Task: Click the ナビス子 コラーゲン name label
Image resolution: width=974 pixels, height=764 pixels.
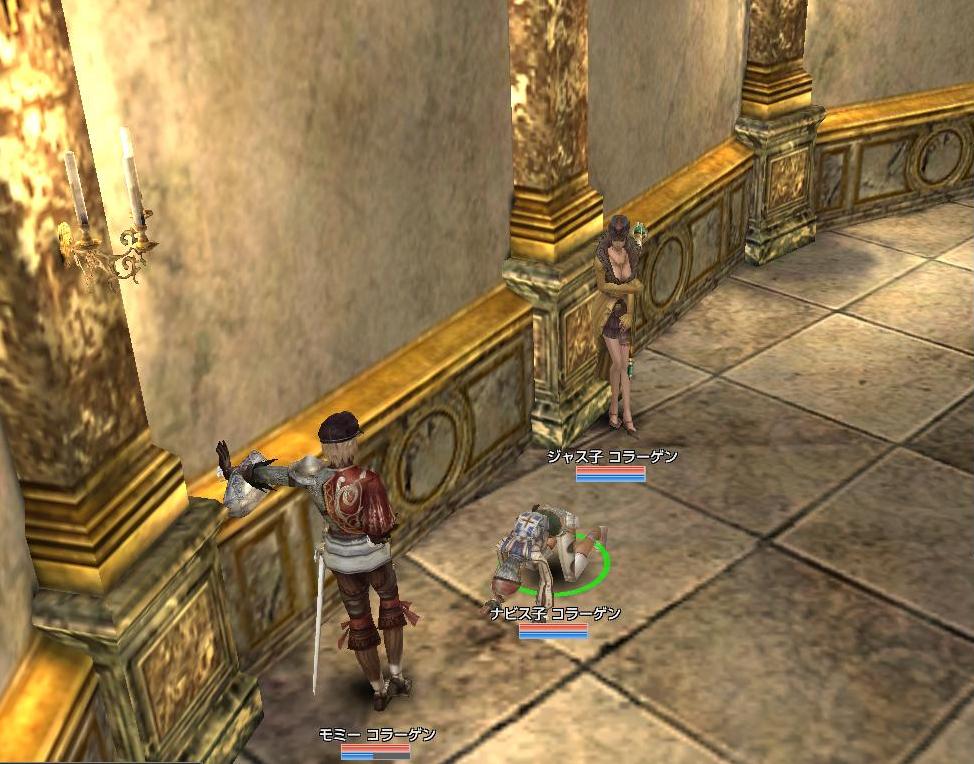Action: pos(555,614)
